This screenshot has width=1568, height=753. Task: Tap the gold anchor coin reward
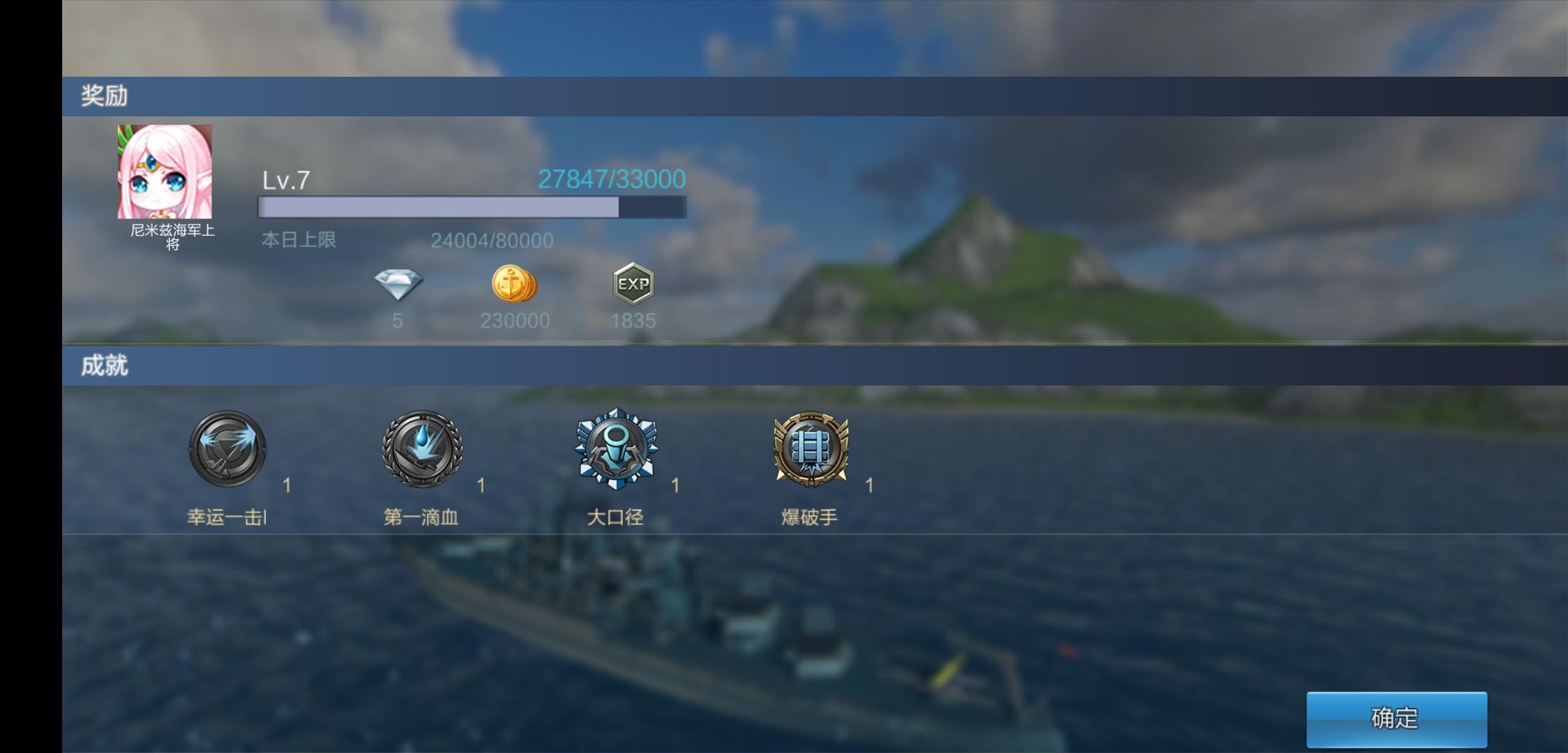click(515, 284)
